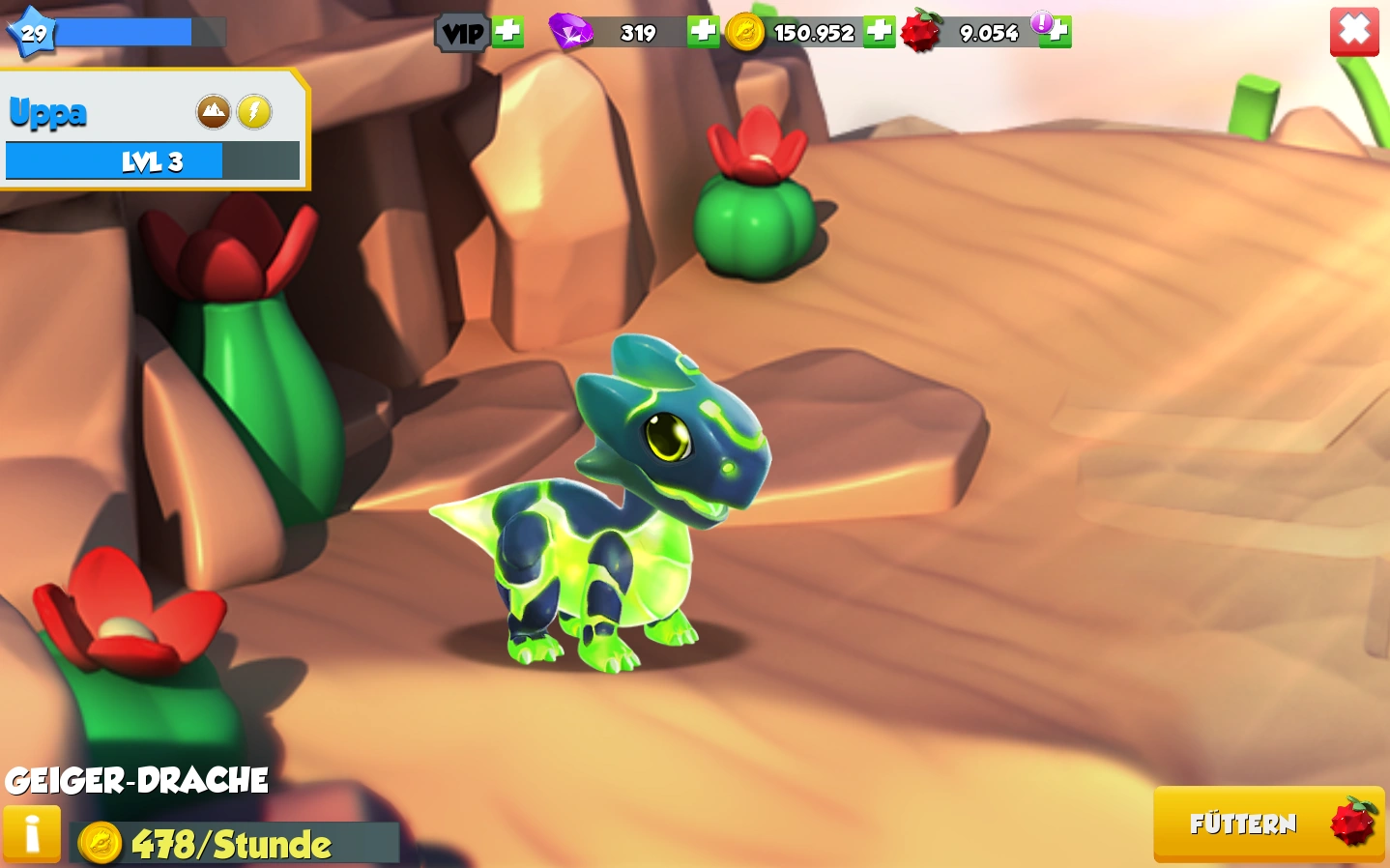Open the Geiger-Drache info panel via the i icon
The image size is (1390, 868).
tap(32, 833)
